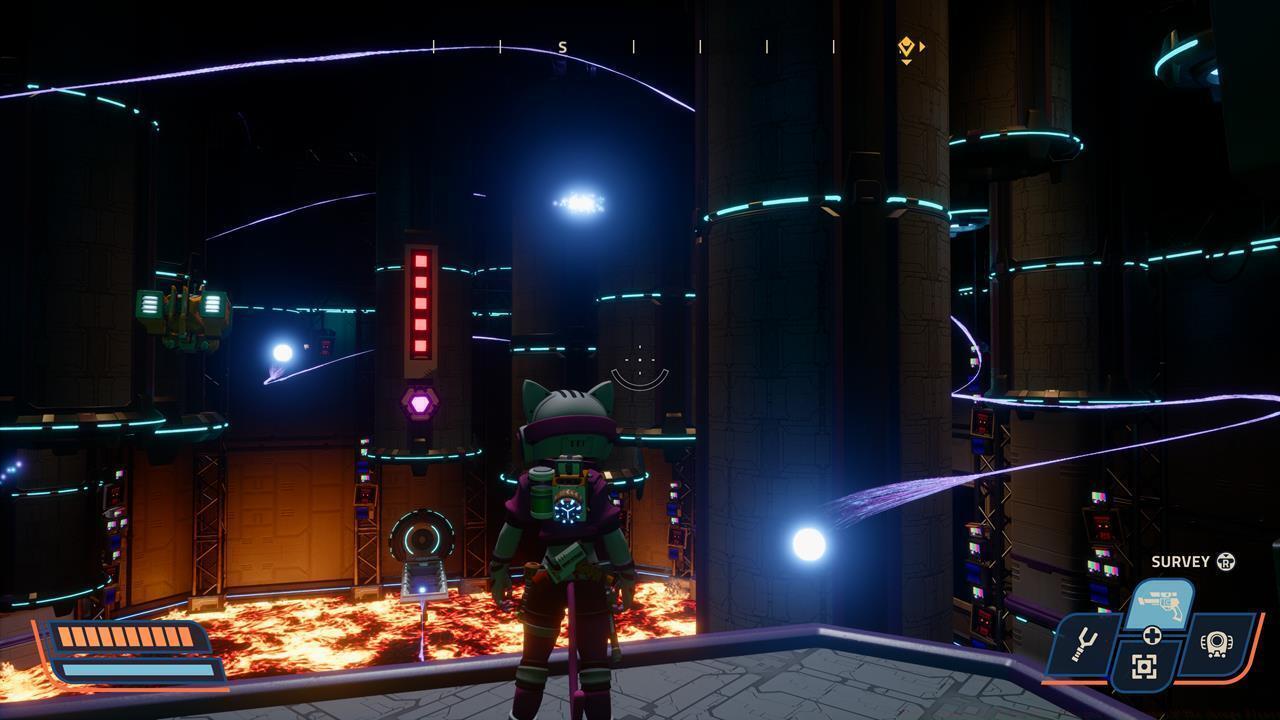The image size is (1280, 720).
Task: Select the drone companion icon on the right
Action: pos(1217,643)
